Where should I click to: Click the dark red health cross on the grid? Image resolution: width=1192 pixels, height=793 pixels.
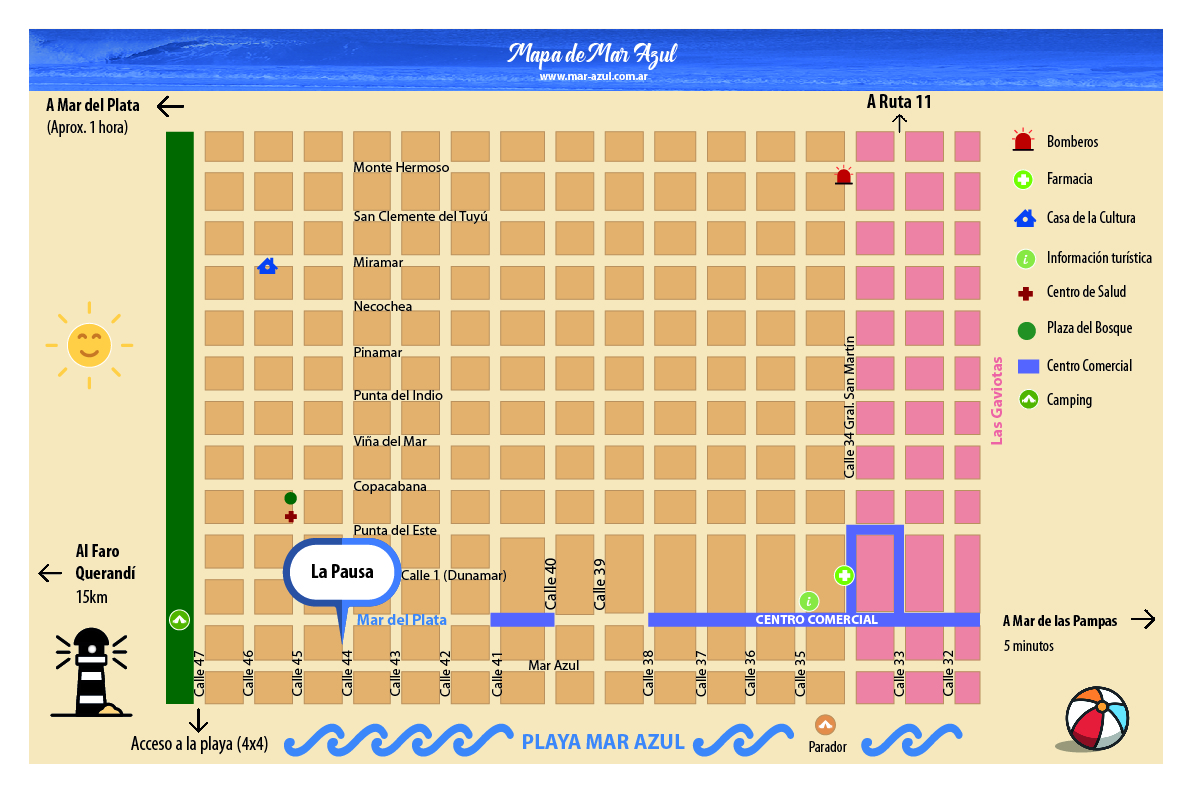290,517
